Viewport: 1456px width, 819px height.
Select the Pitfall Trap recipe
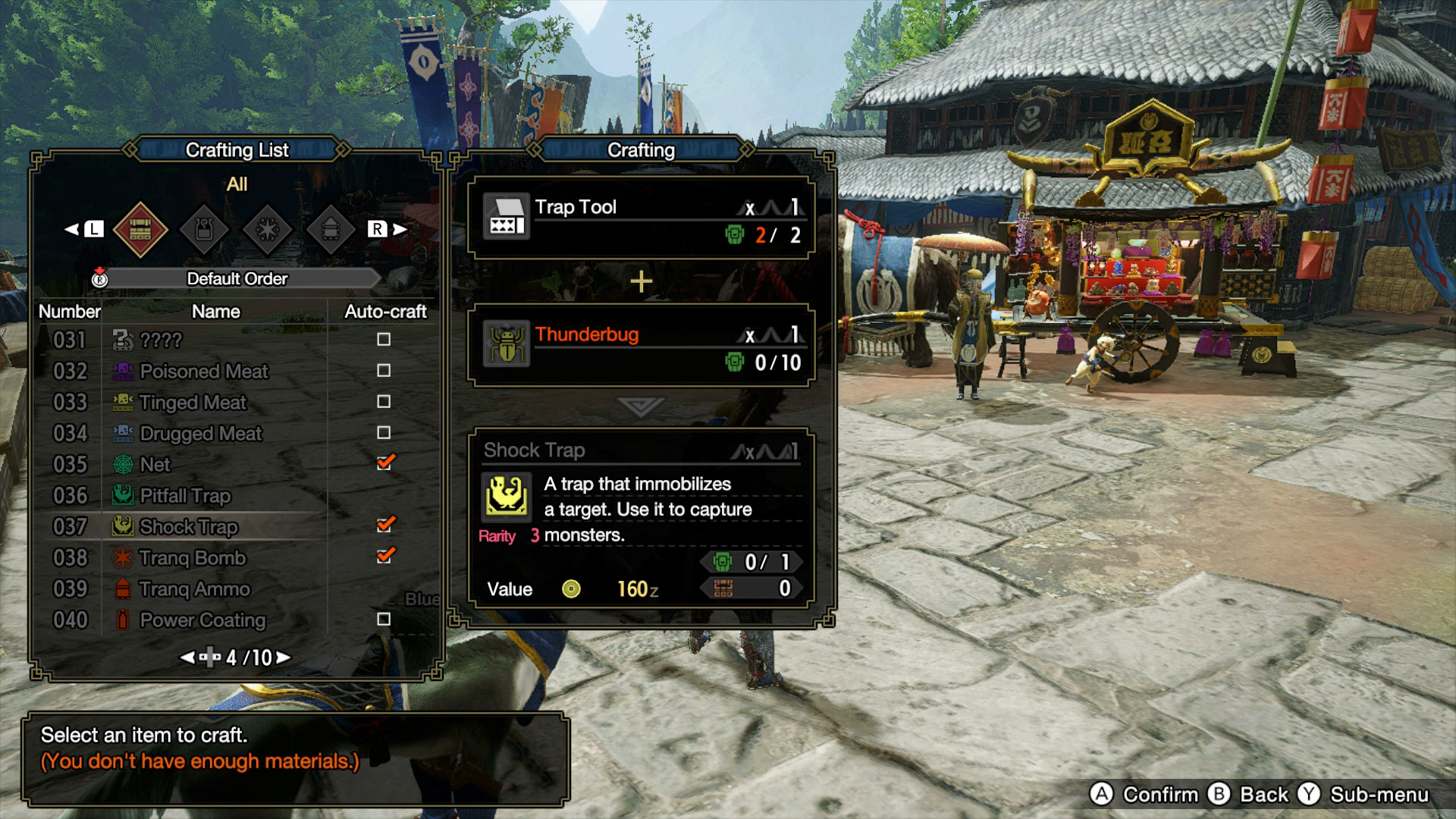tap(185, 495)
